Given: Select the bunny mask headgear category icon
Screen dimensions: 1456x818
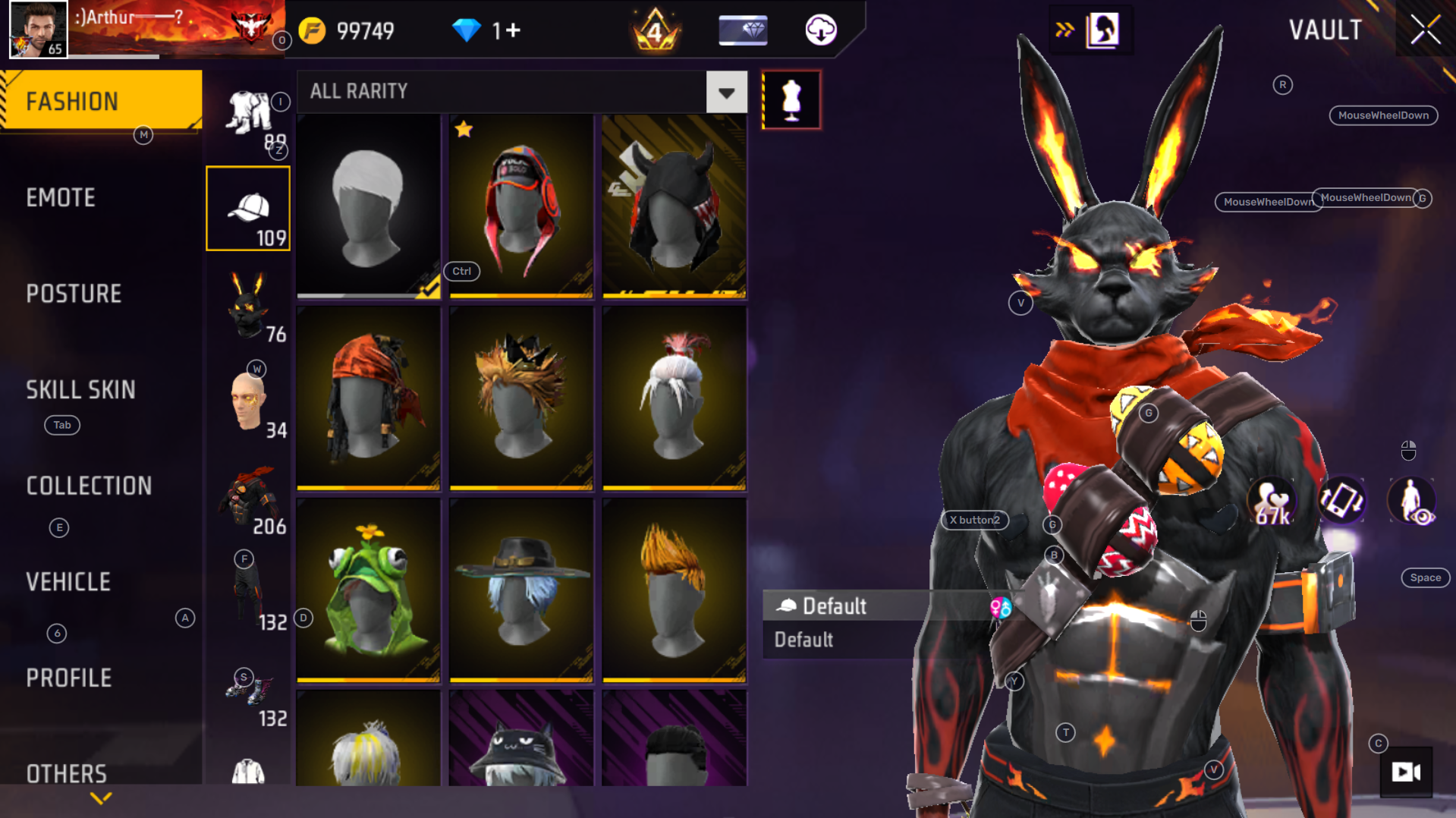Looking at the screenshot, I should tap(248, 311).
